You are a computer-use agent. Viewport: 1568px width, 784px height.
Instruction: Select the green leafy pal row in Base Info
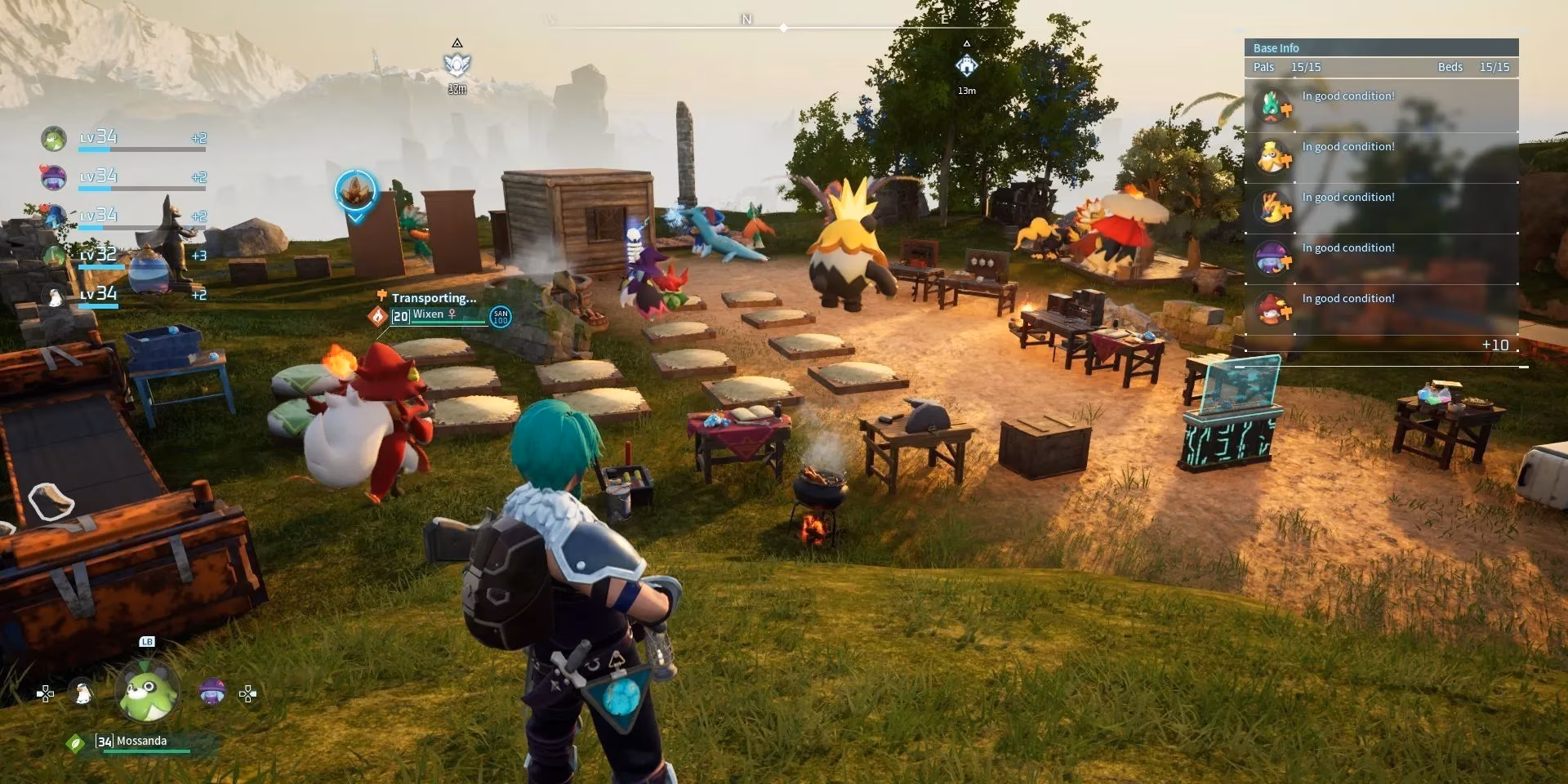click(x=1380, y=107)
